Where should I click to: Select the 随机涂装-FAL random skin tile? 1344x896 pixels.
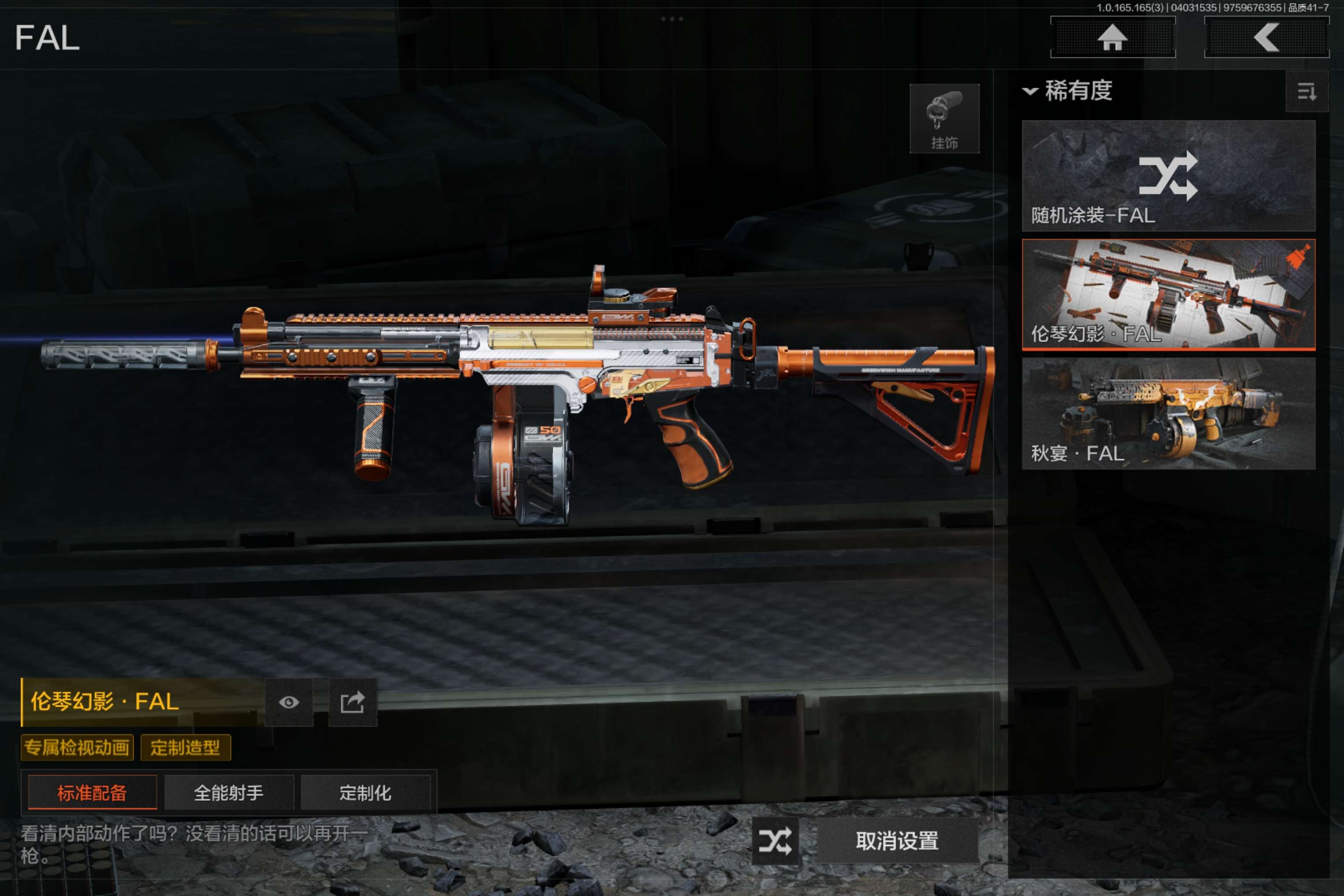pyautogui.click(x=1168, y=175)
